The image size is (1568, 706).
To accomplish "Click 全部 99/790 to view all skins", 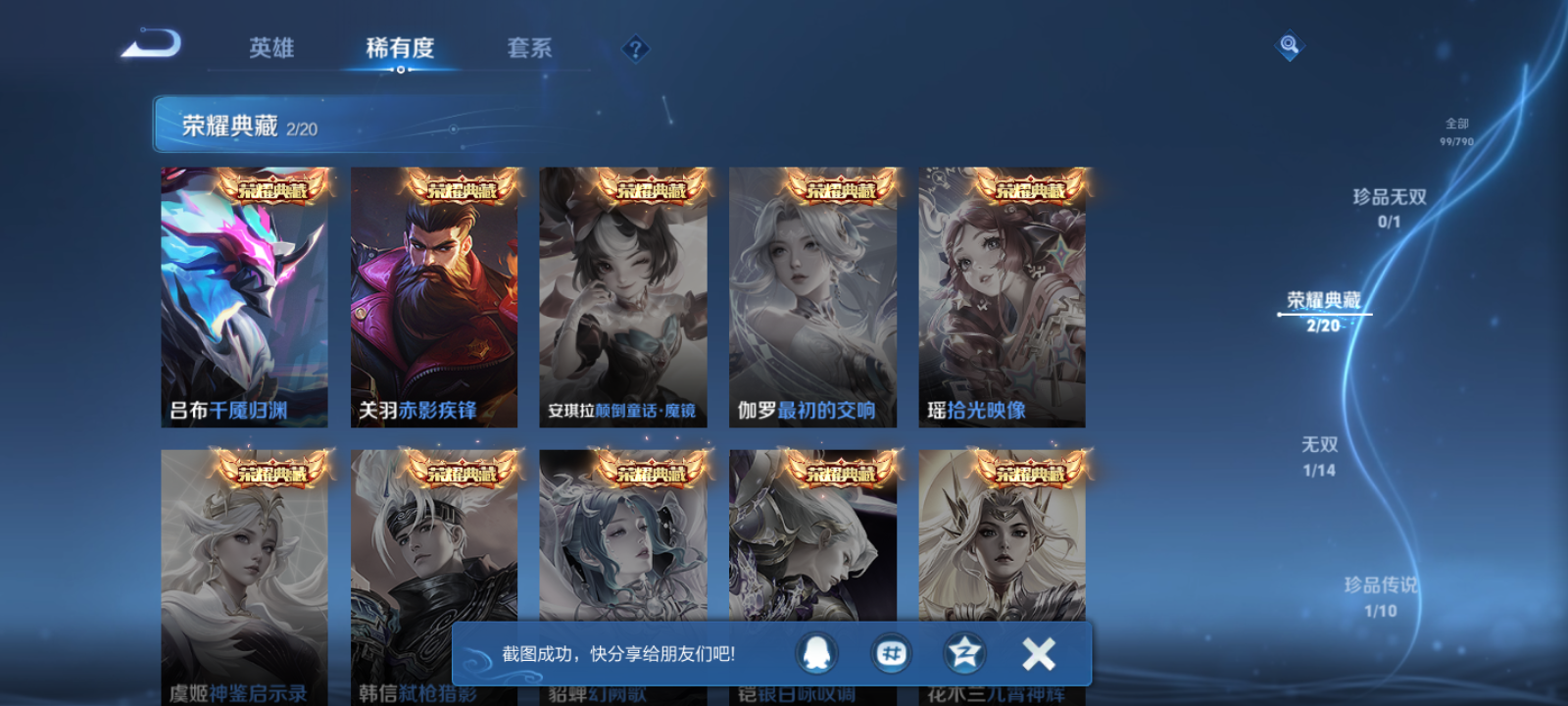I will pyautogui.click(x=1457, y=132).
